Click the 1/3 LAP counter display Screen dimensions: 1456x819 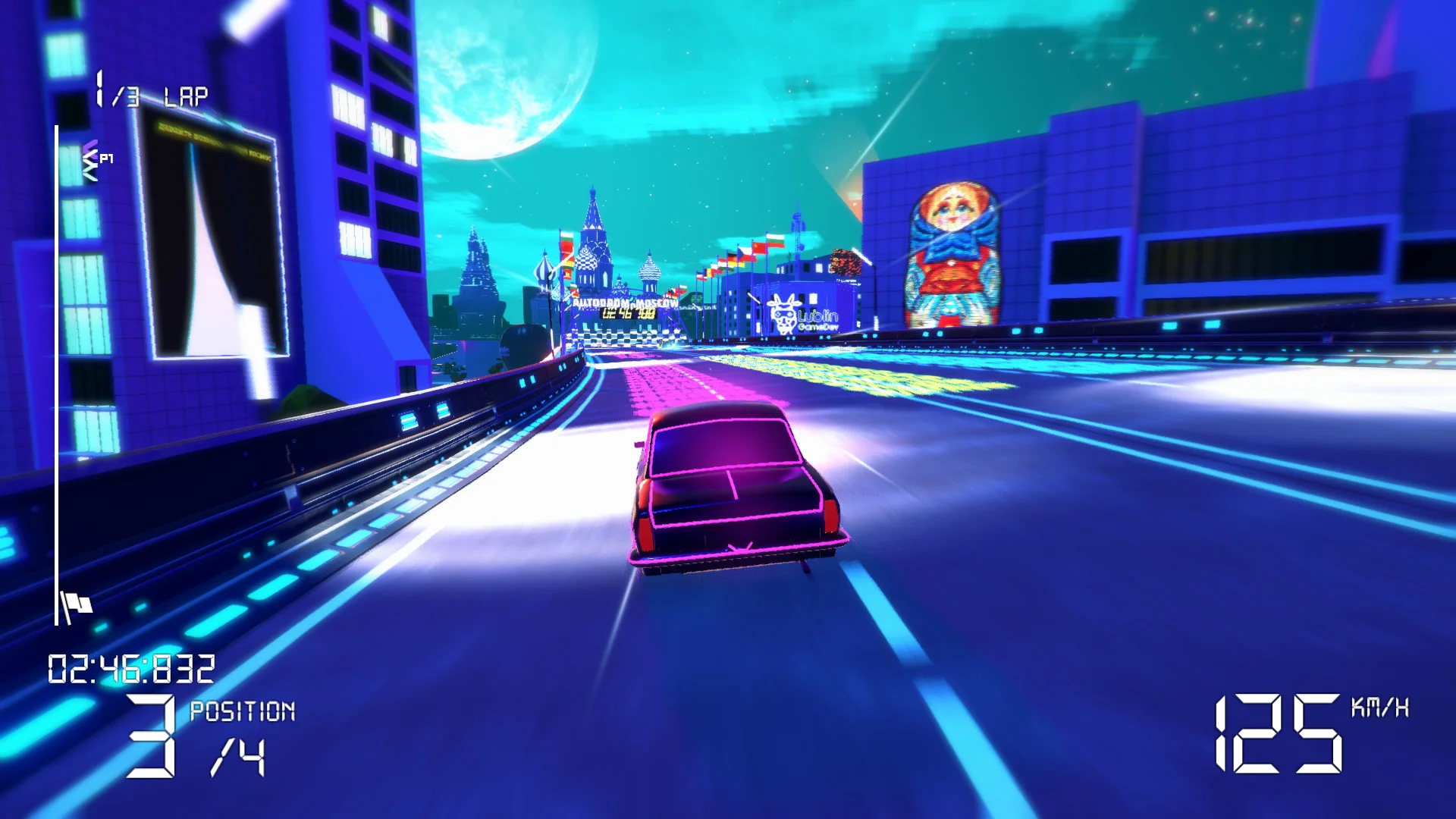tap(149, 91)
